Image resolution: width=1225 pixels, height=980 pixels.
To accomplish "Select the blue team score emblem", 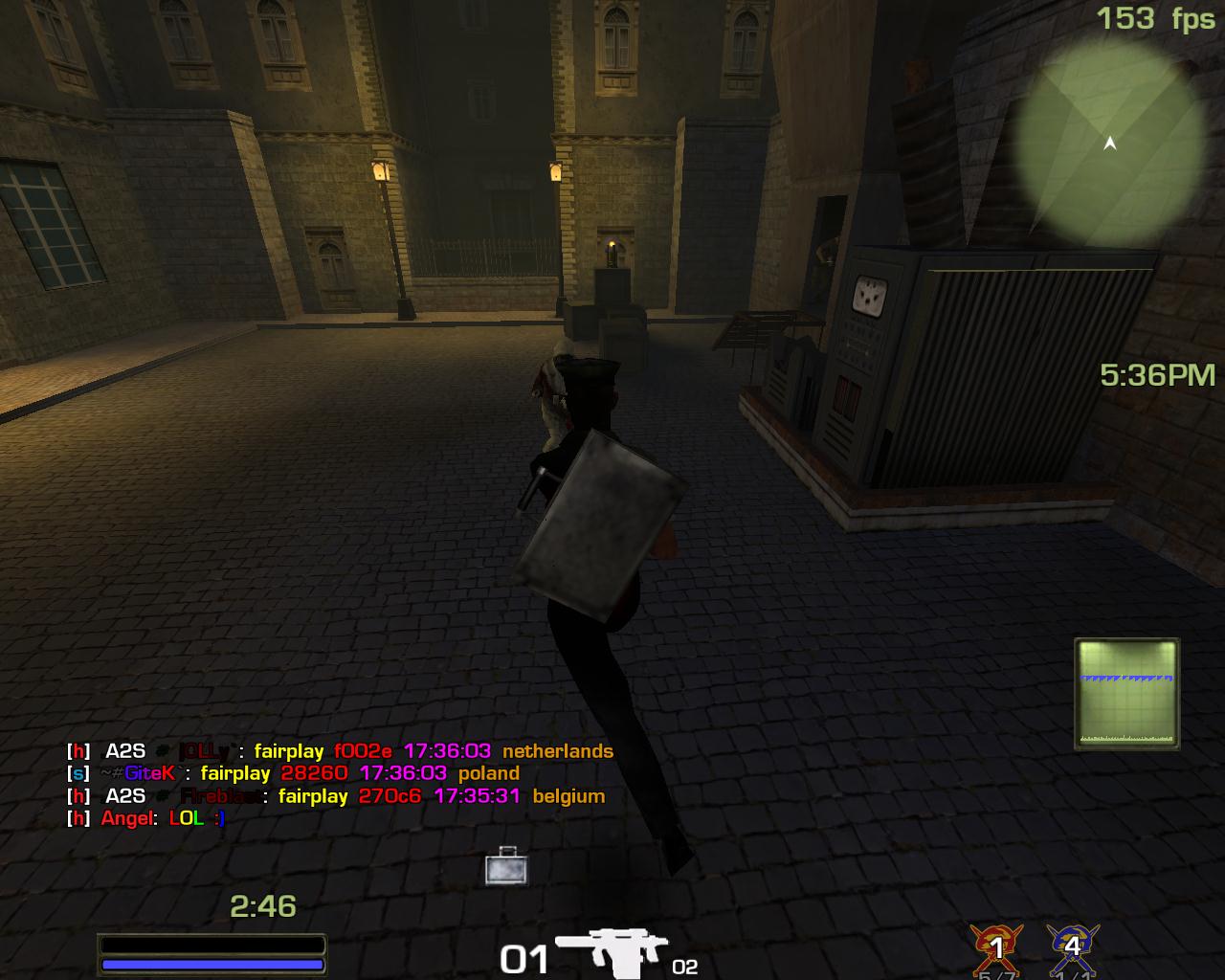I will [x=1072, y=947].
